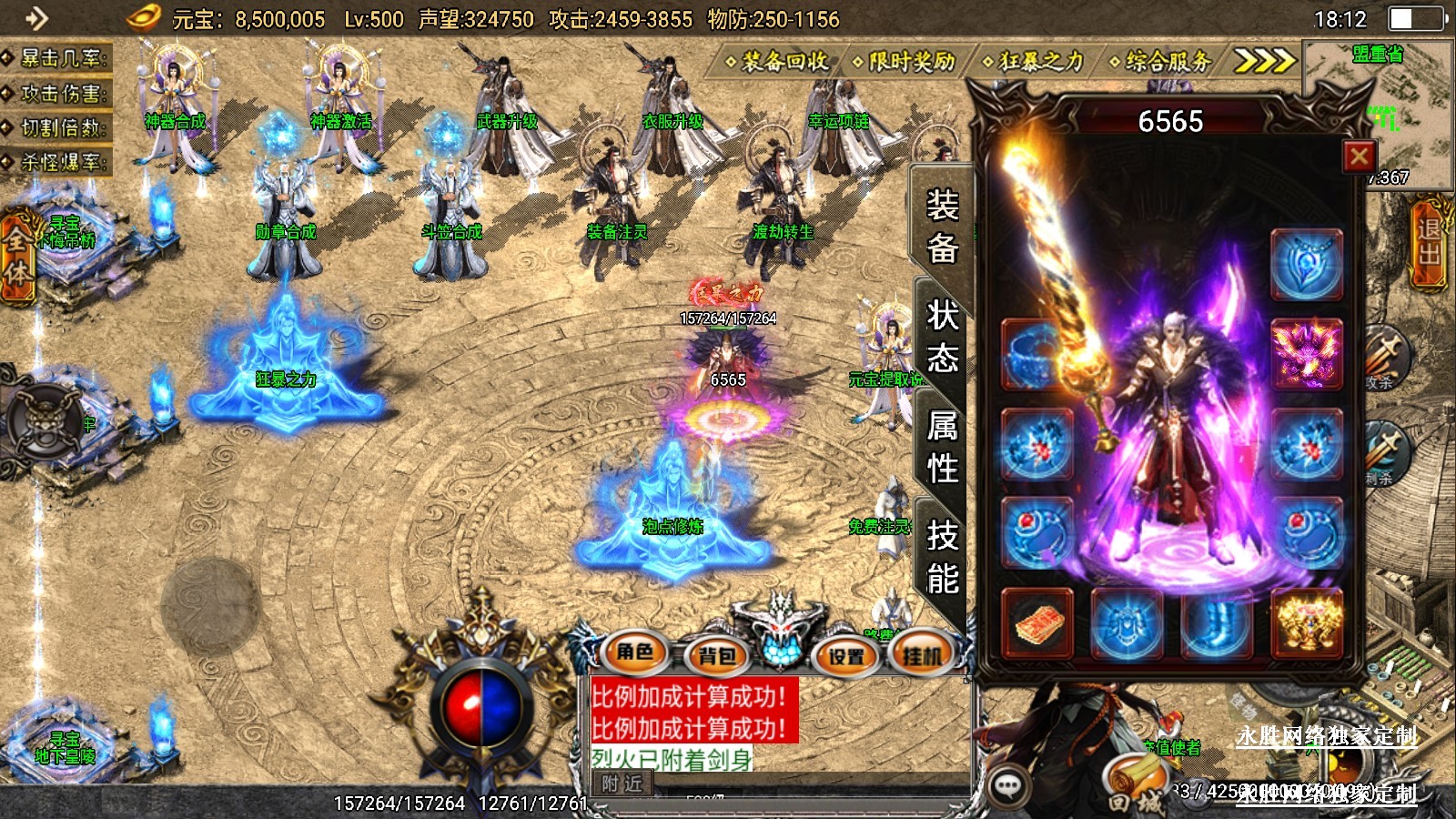Viewport: 1456px width, 819px height.
Task: Activate 挂机 auto-battle
Action: coord(922,654)
